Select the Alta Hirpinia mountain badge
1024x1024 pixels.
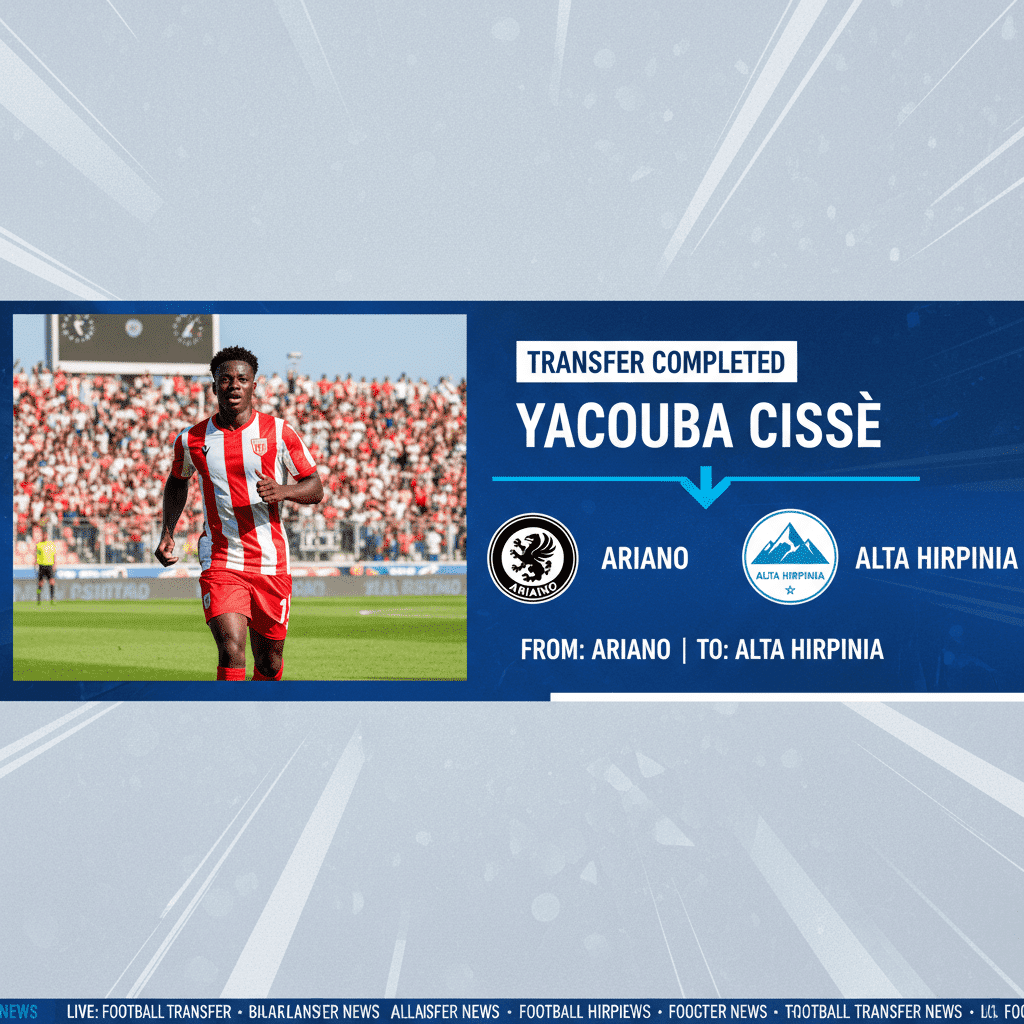790,557
